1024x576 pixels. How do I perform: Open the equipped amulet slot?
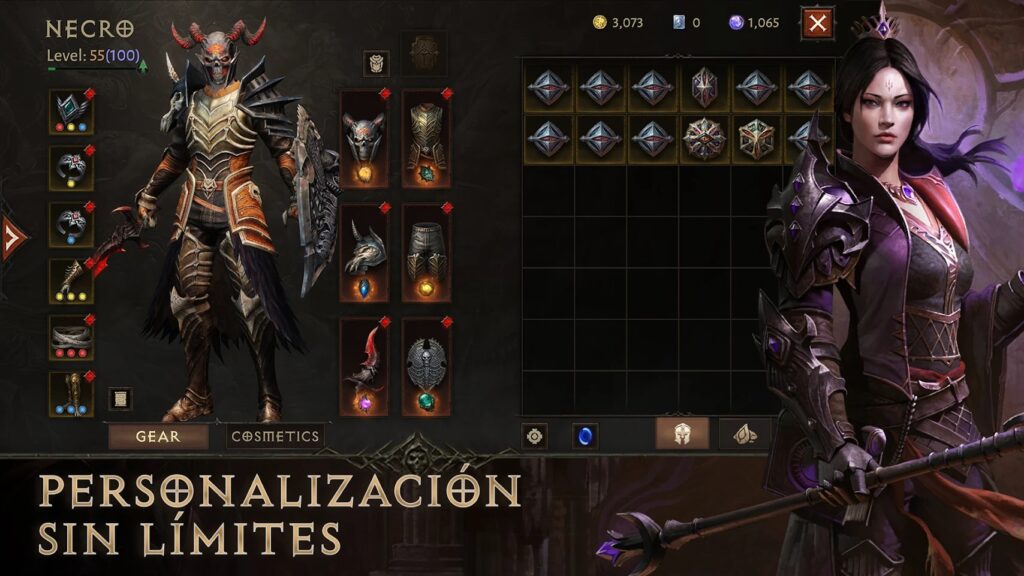tap(71, 111)
